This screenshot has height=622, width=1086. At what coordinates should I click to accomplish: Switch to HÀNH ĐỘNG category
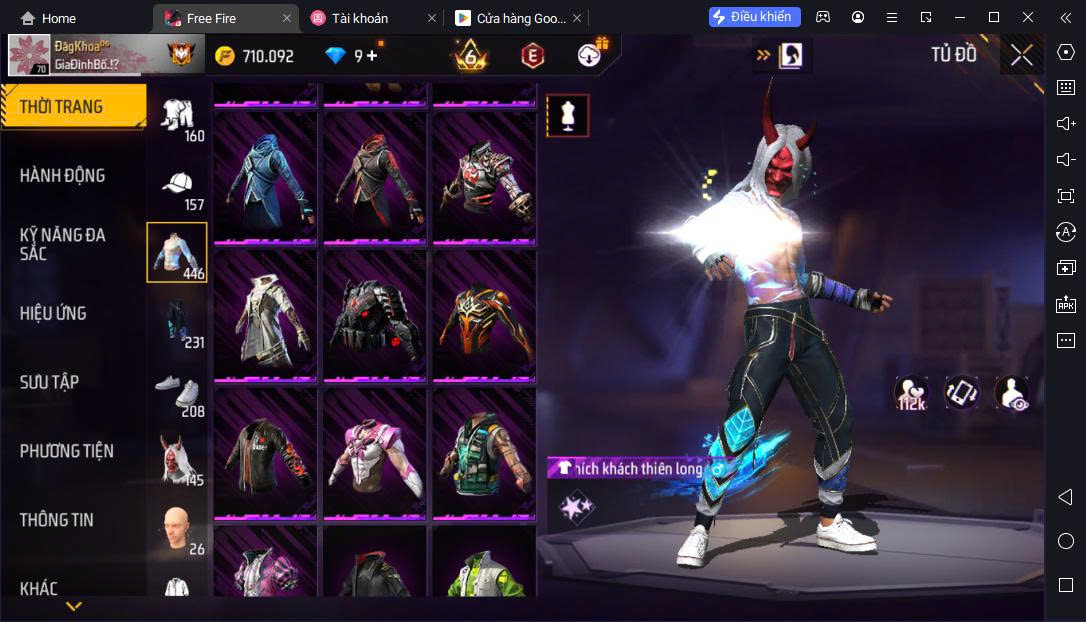click(63, 176)
